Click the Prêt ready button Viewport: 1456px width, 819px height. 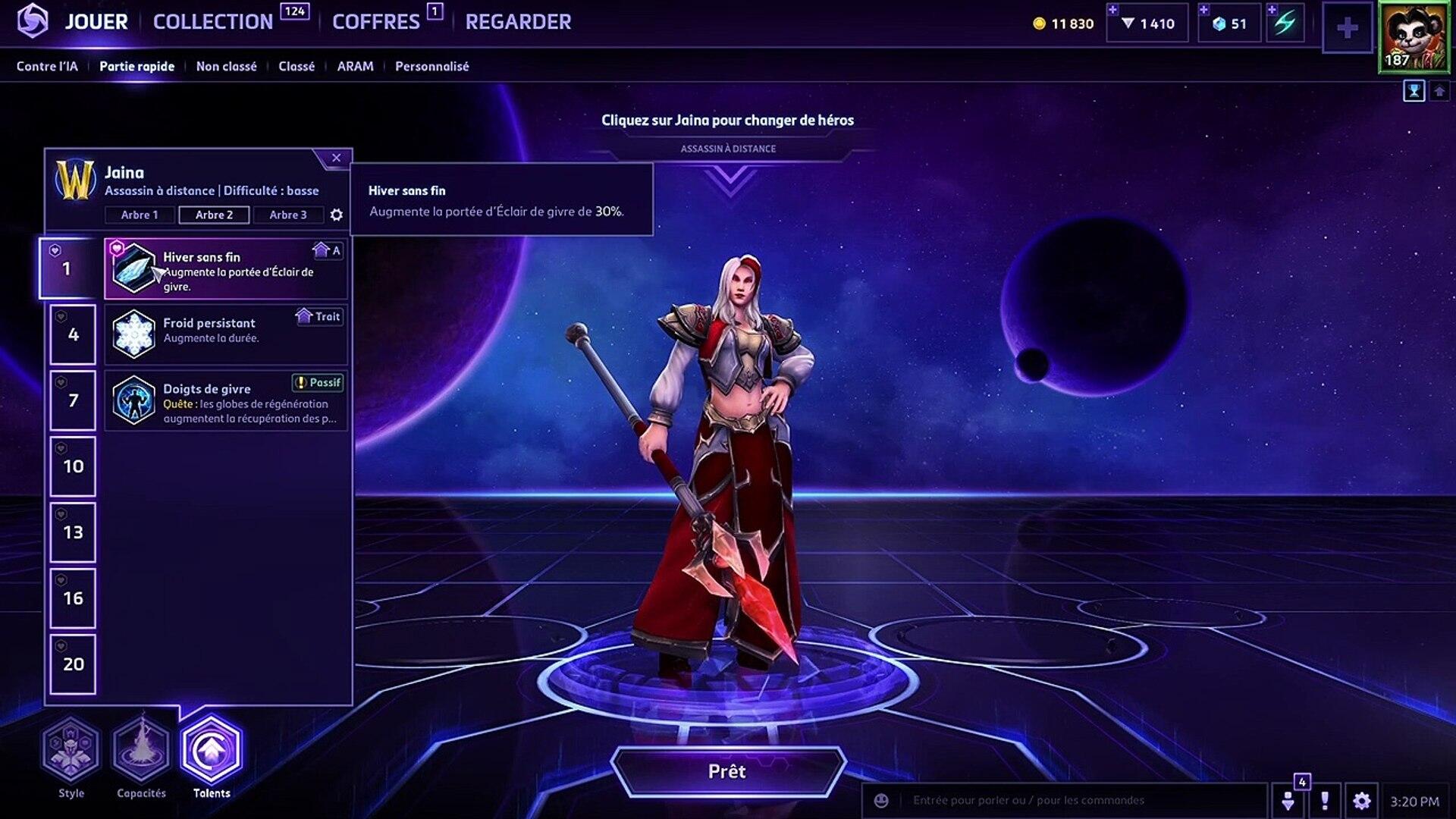tap(727, 771)
